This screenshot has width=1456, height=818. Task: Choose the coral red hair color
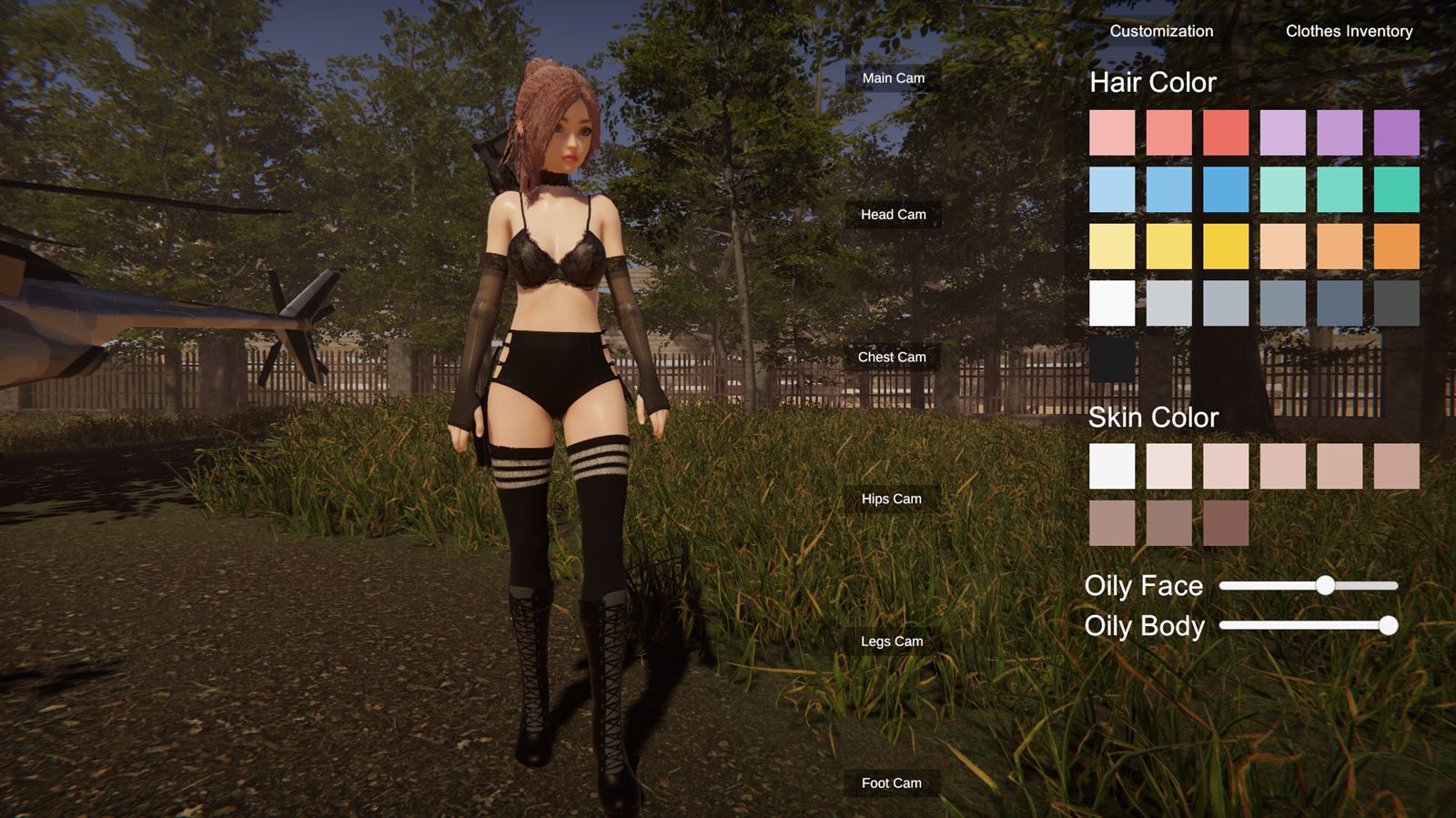(1226, 133)
